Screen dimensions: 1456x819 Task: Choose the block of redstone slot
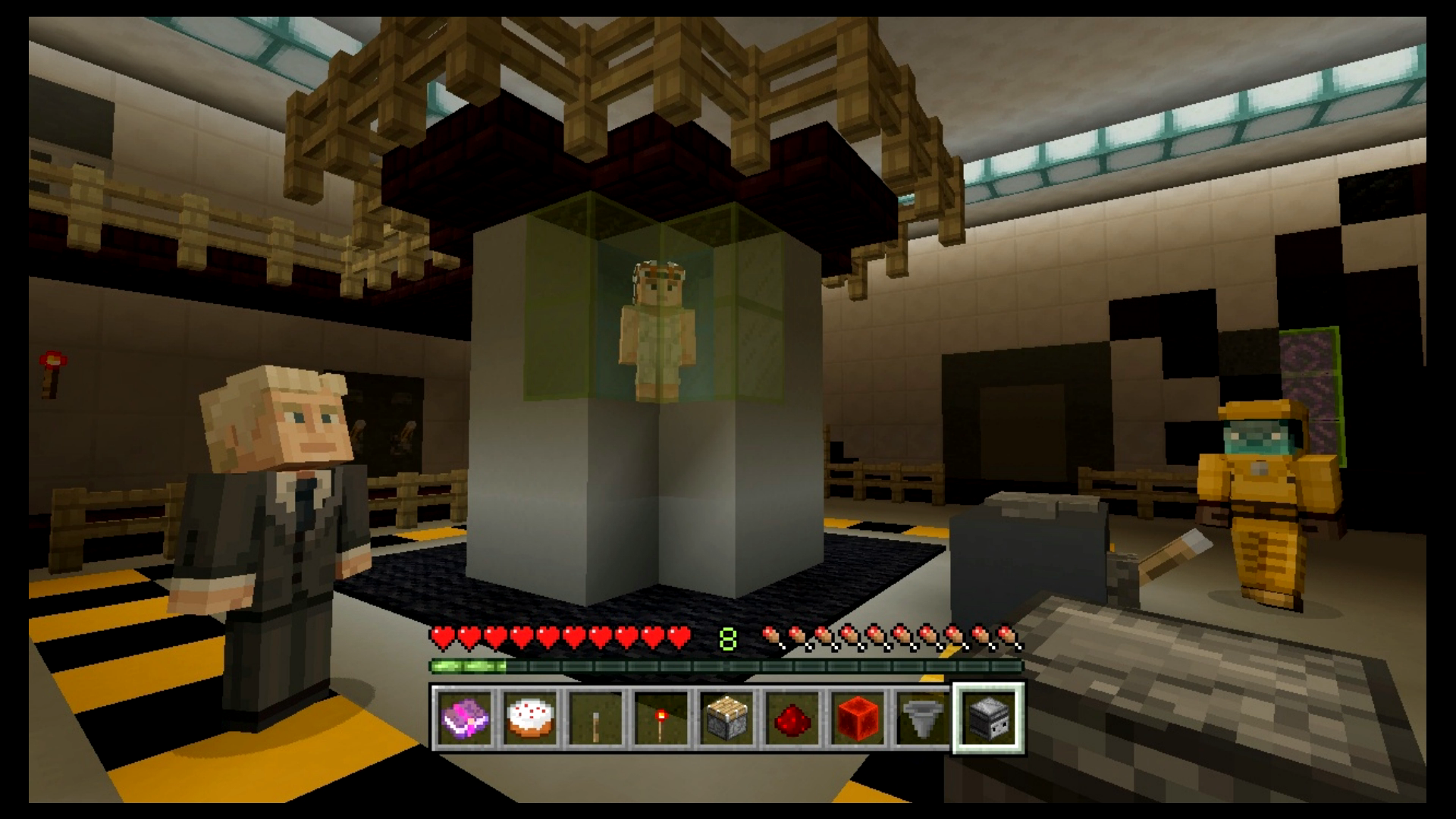pyautogui.click(x=857, y=717)
